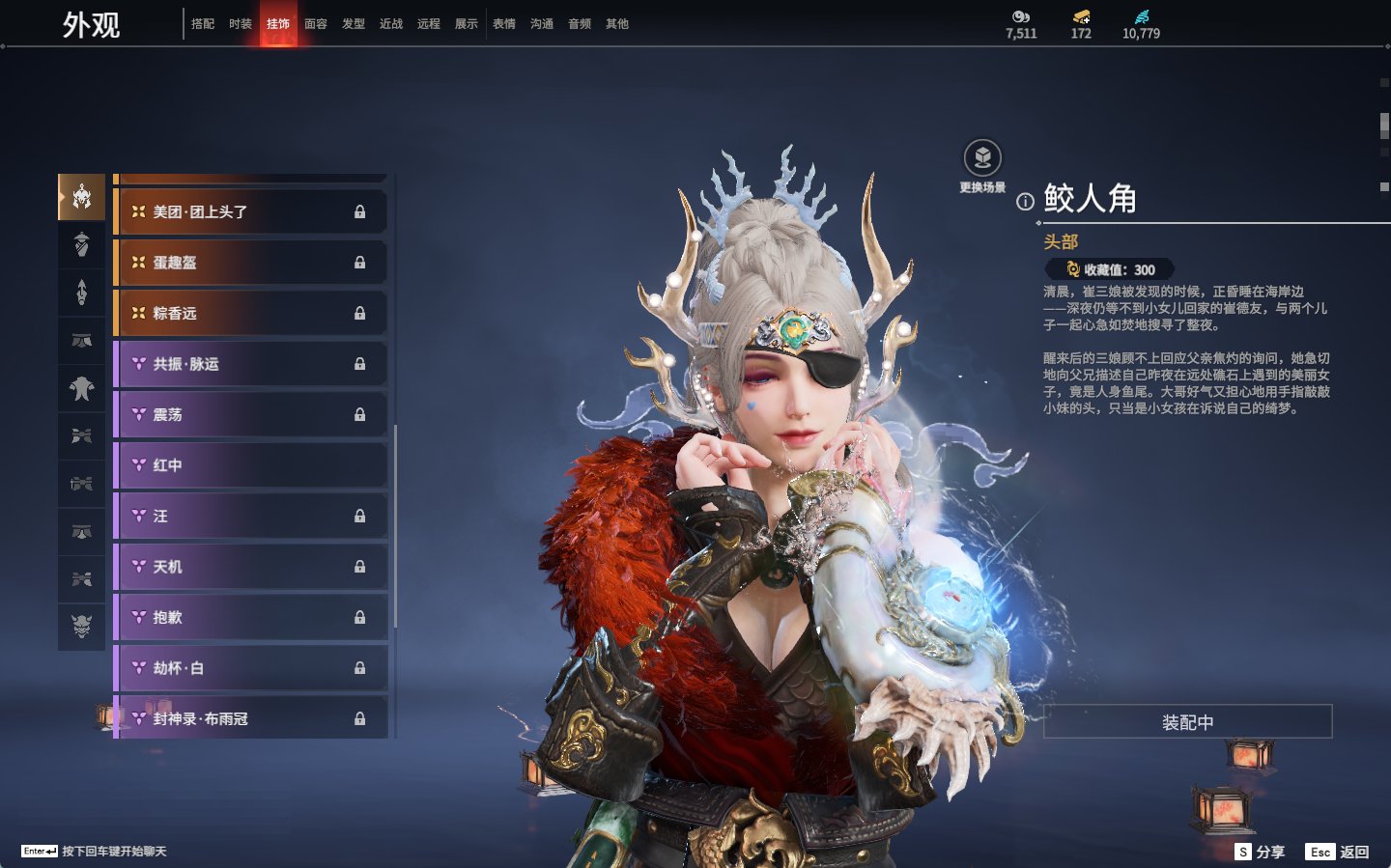Switch to the 发型 tab
1391x868 pixels.
click(354, 24)
